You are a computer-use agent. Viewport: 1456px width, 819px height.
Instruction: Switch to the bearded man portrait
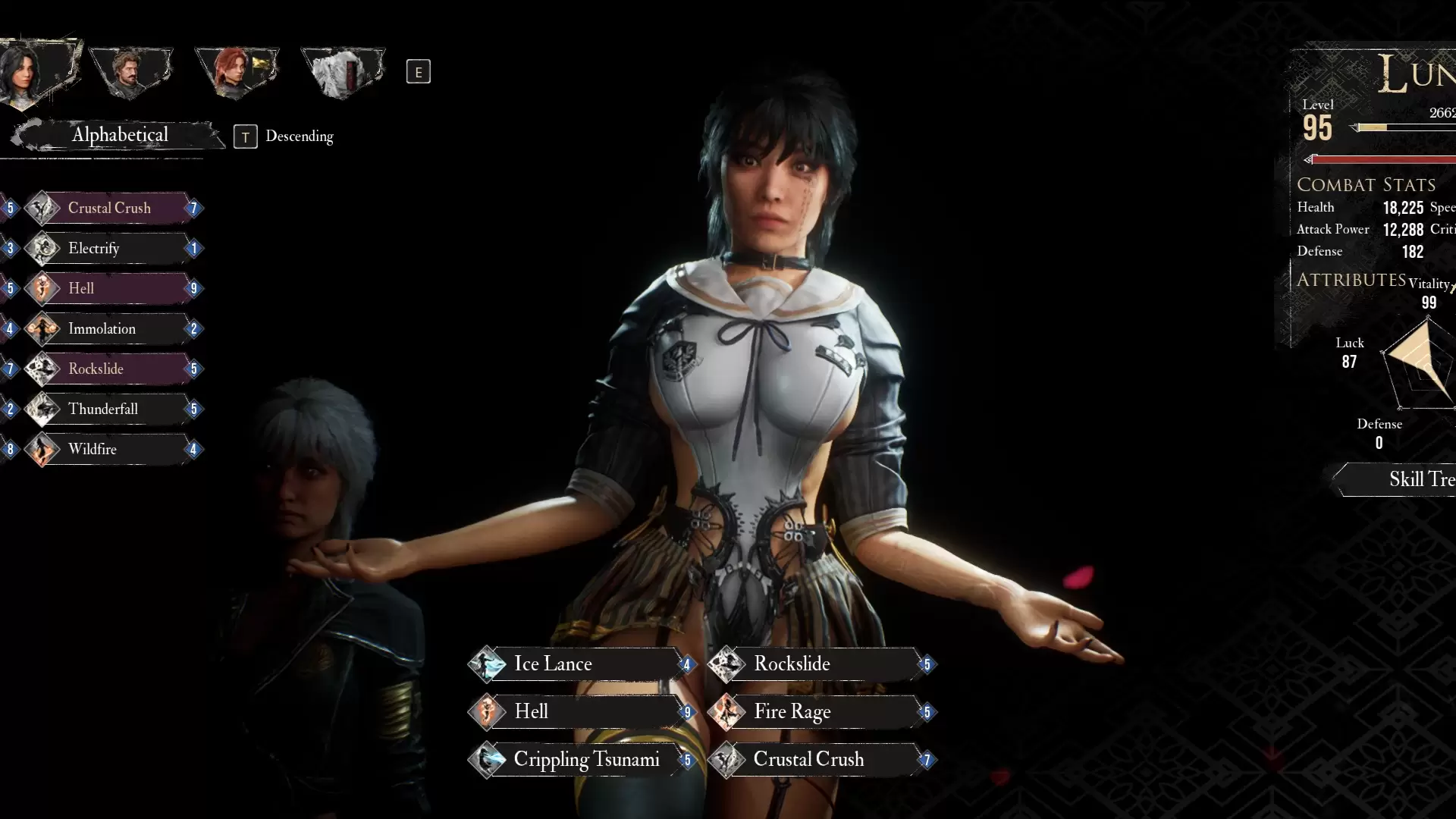130,73
